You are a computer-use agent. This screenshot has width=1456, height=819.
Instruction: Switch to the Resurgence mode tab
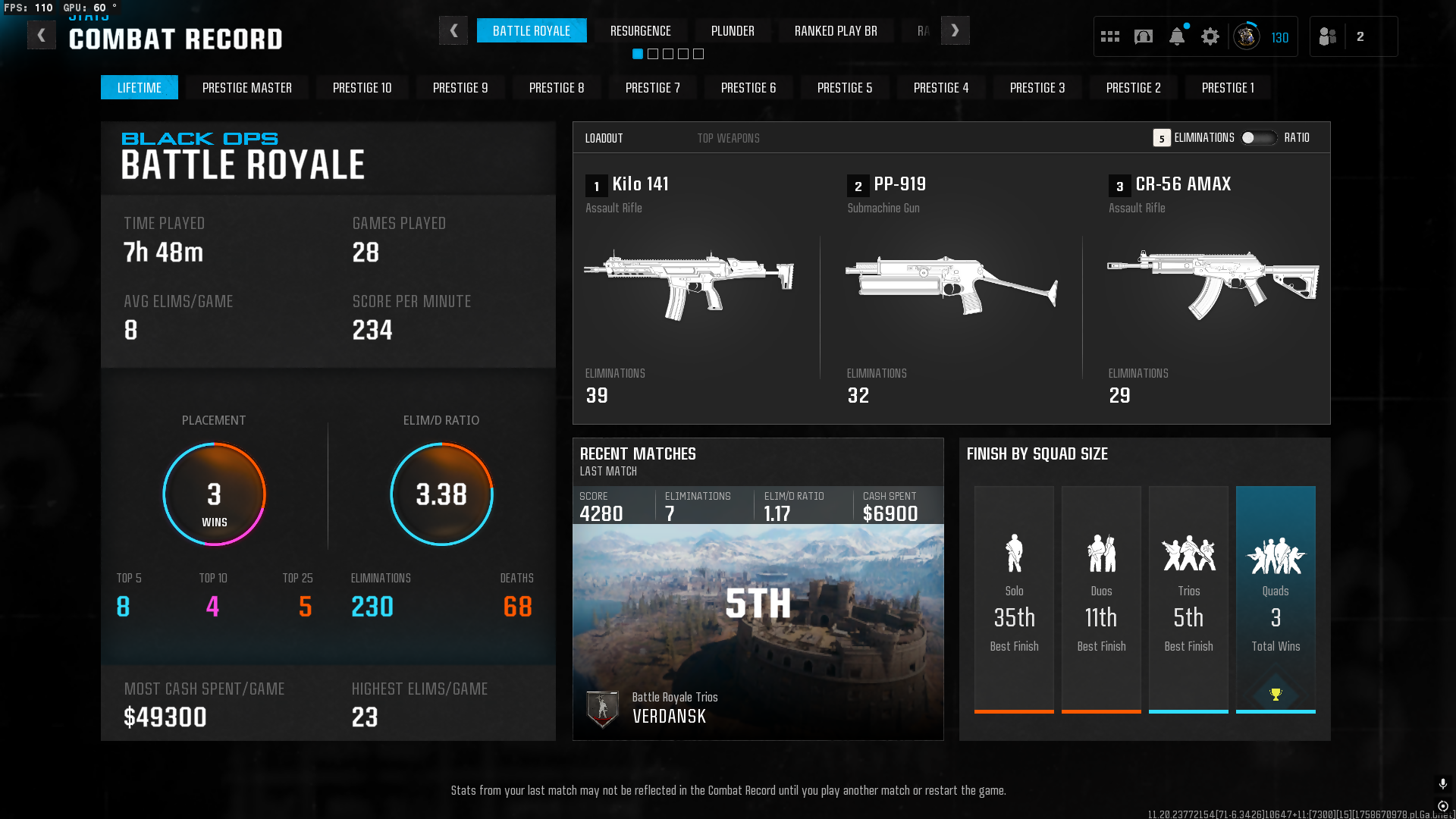tap(640, 31)
